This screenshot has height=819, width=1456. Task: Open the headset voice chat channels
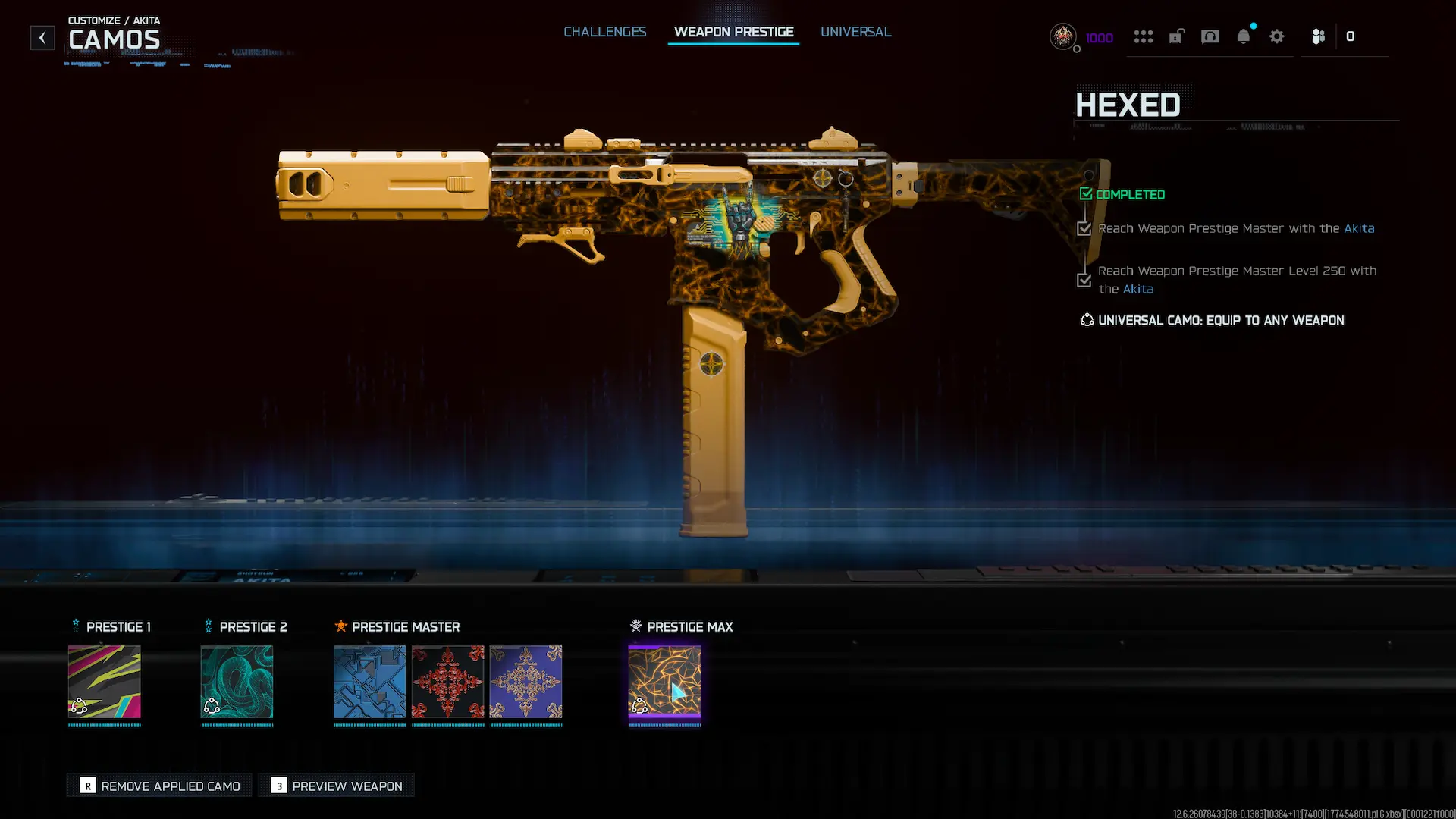point(1210,36)
